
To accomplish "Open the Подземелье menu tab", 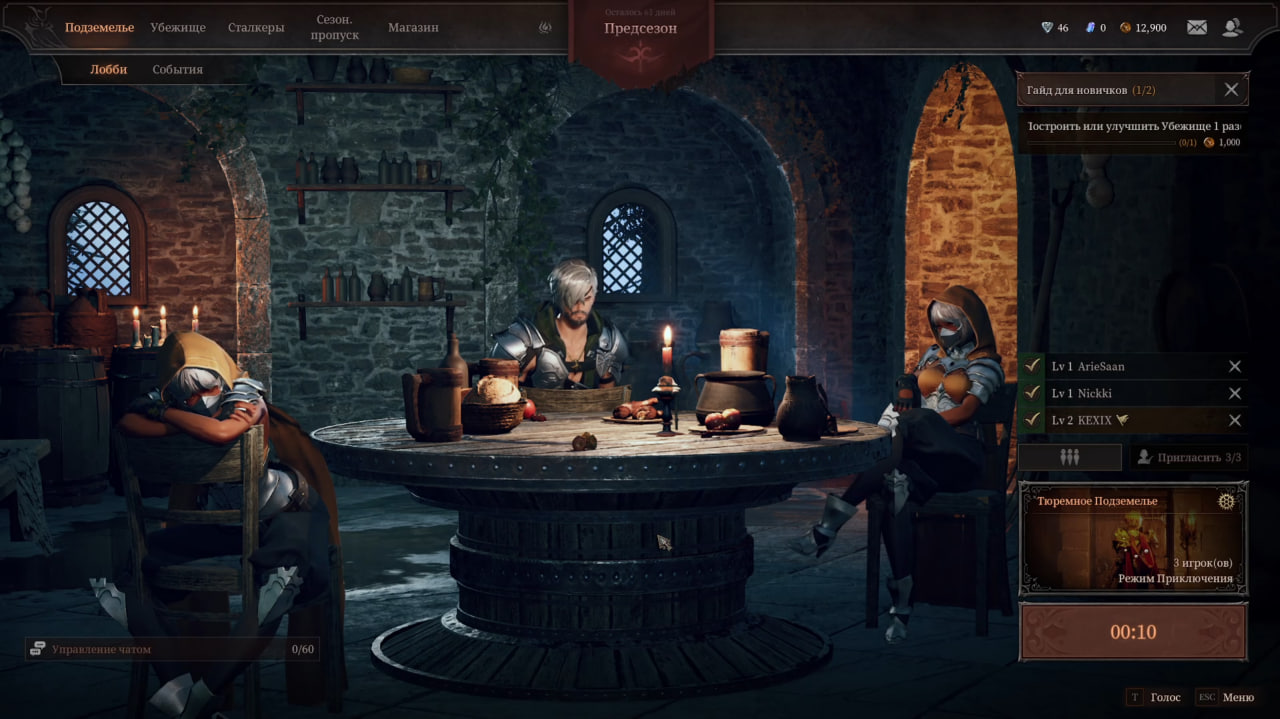I will [x=99, y=27].
